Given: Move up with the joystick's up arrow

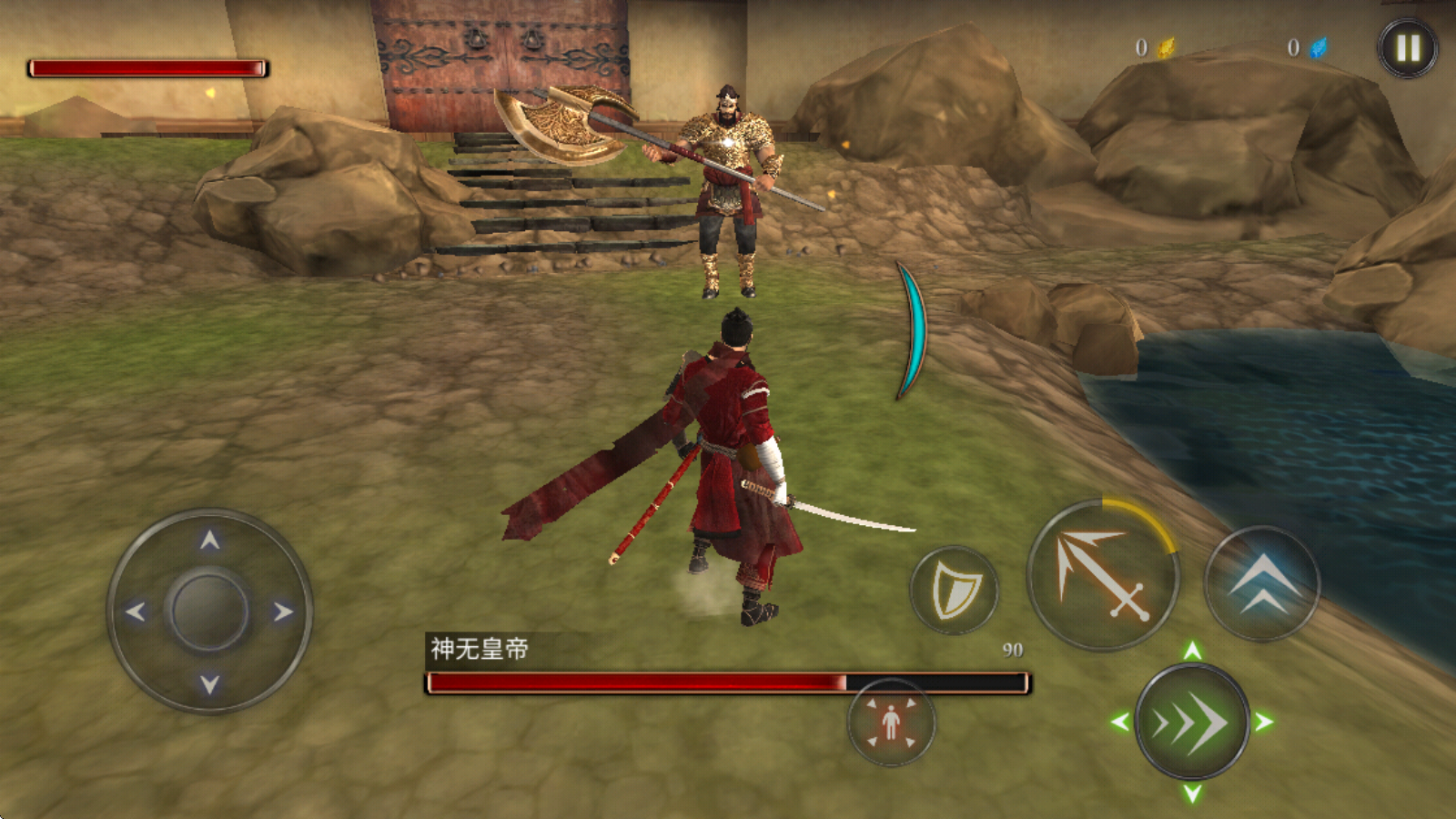Looking at the screenshot, I should (210, 541).
